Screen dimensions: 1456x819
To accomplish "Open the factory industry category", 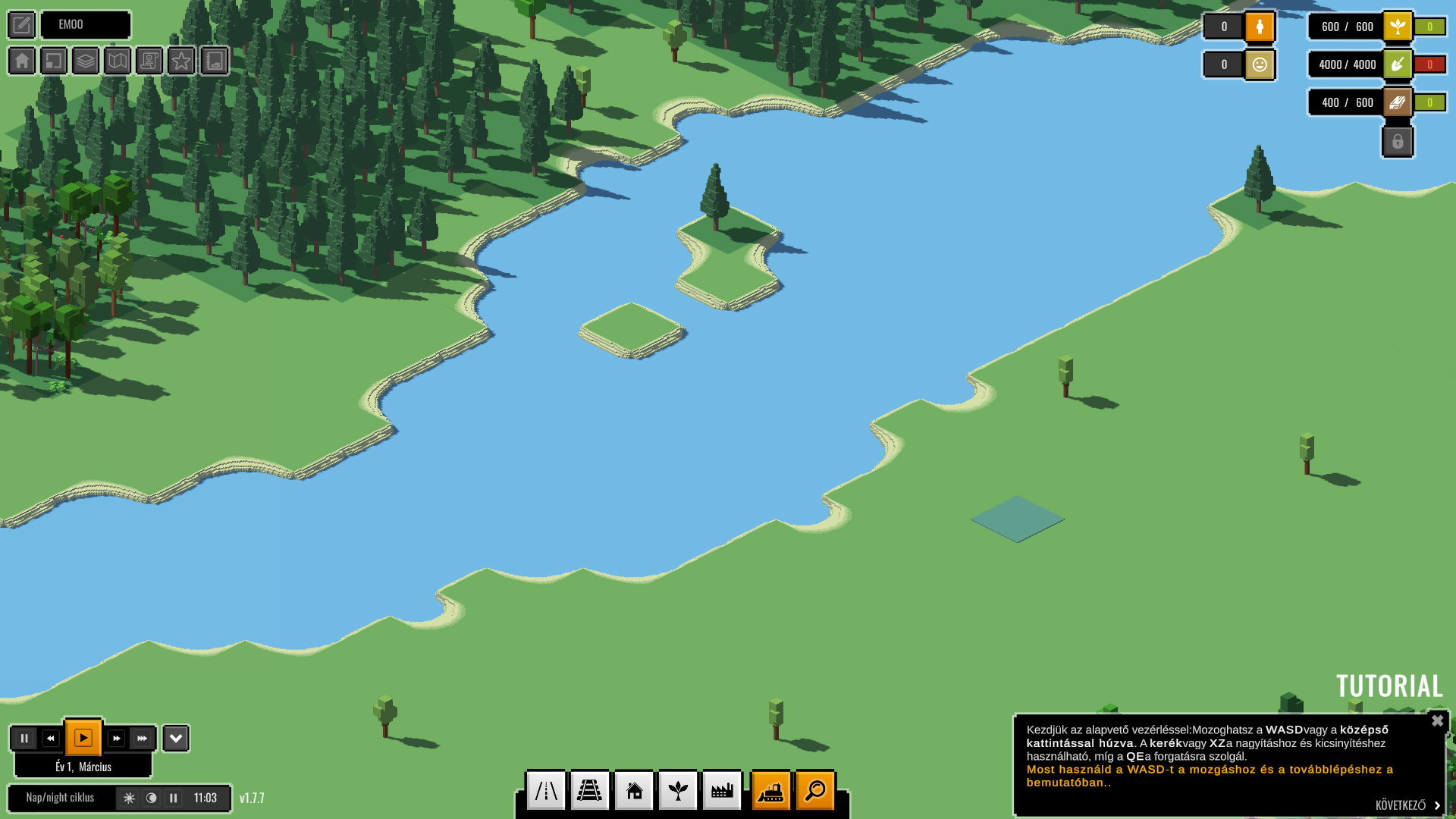I will point(722,791).
